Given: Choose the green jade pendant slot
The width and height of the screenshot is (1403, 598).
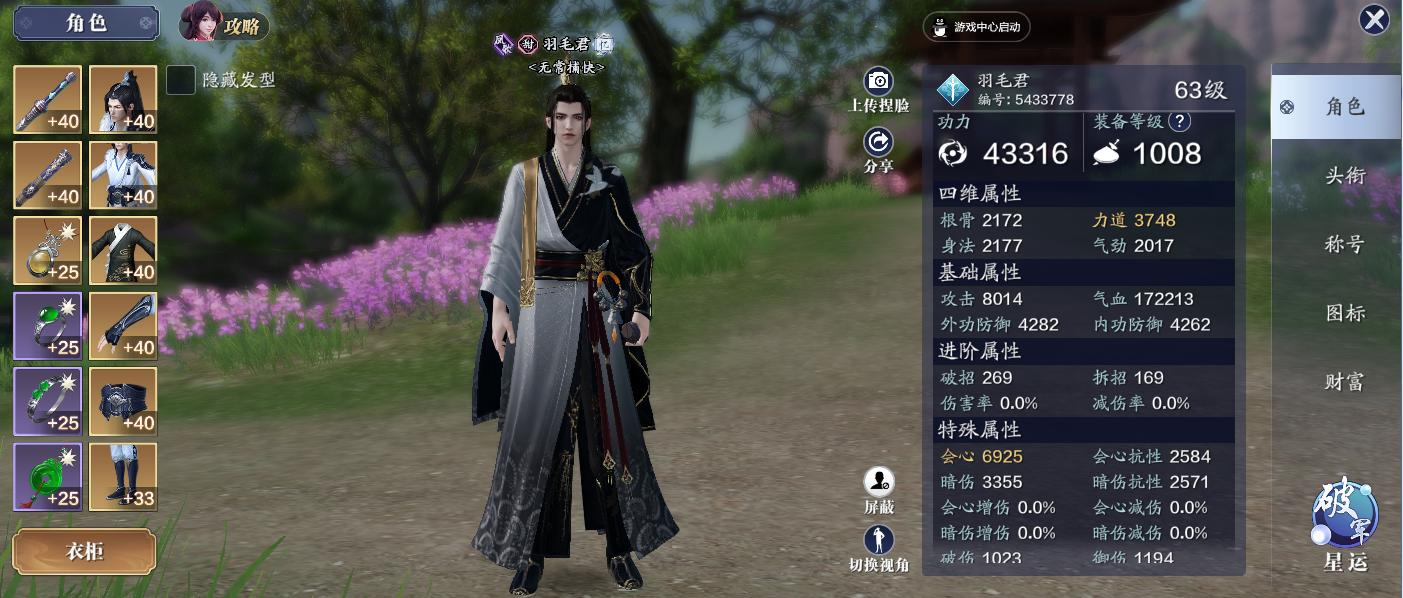Looking at the screenshot, I should 47,477.
